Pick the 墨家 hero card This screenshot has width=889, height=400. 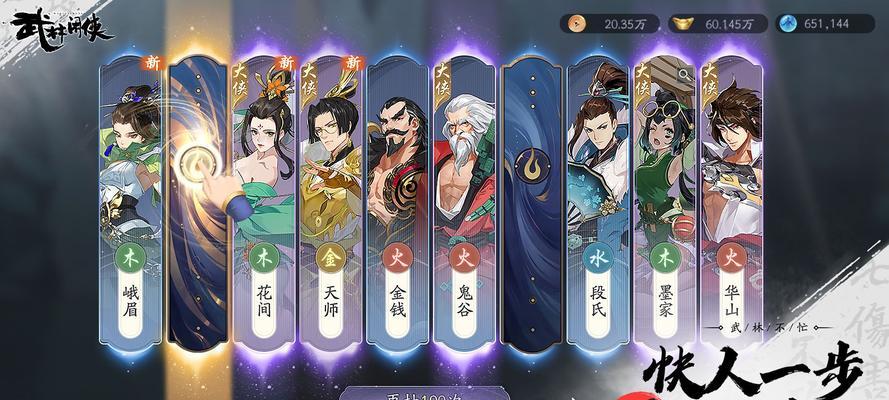666,200
